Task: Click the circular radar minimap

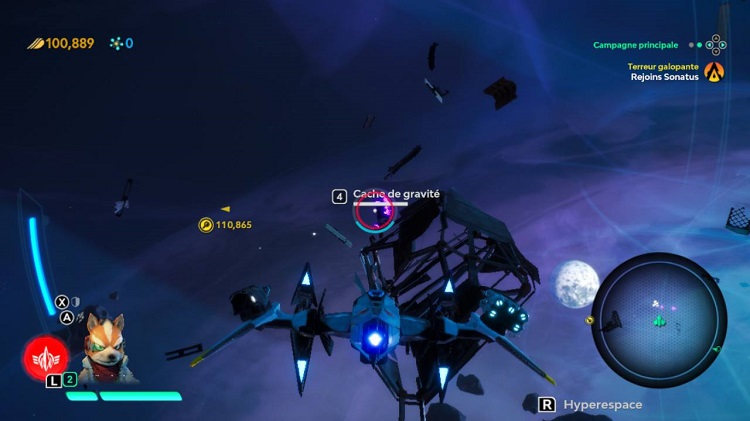Action: tap(658, 320)
